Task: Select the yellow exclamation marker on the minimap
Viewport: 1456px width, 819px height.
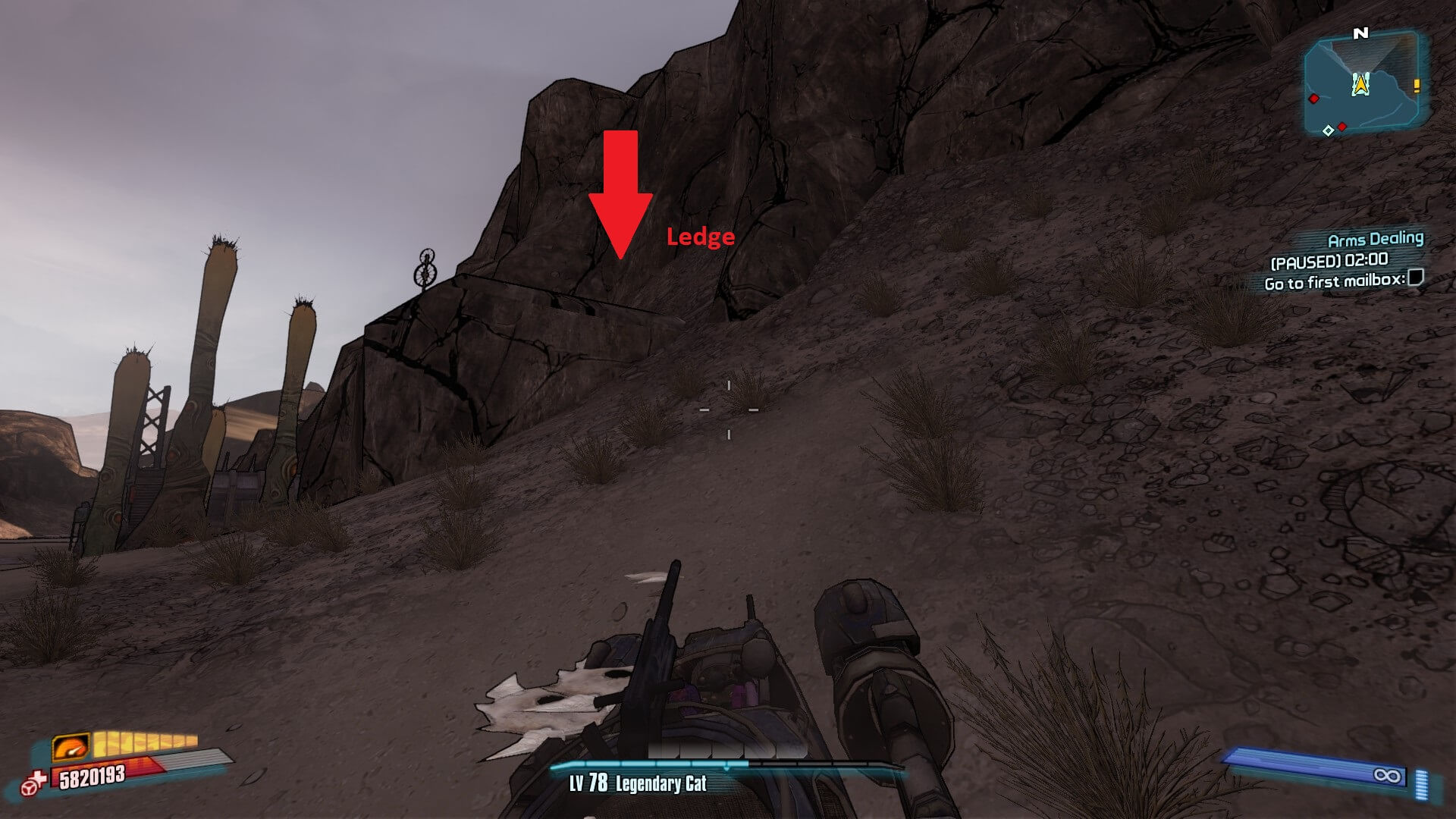Action: click(x=1417, y=86)
